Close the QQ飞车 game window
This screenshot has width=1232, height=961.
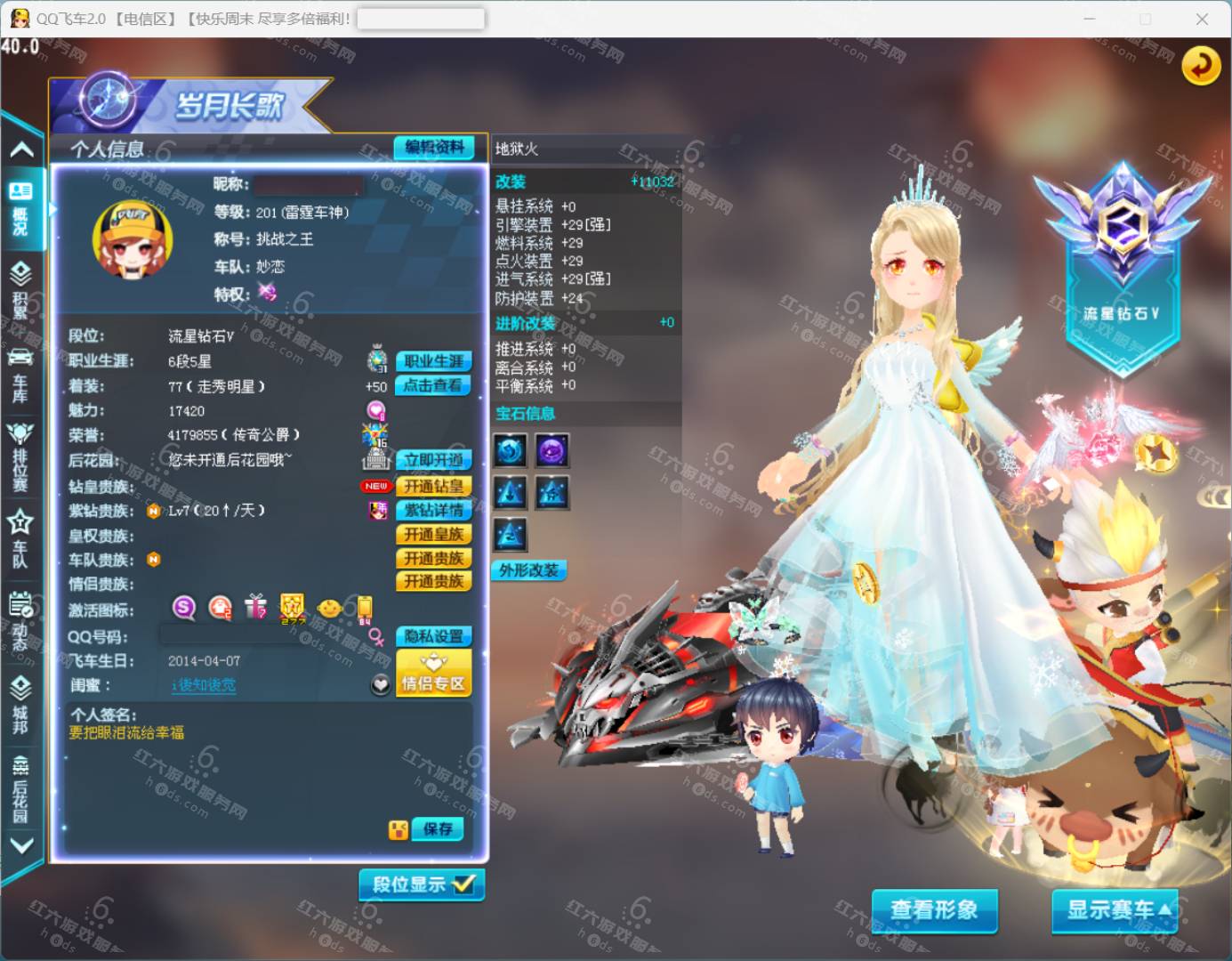tap(1202, 19)
